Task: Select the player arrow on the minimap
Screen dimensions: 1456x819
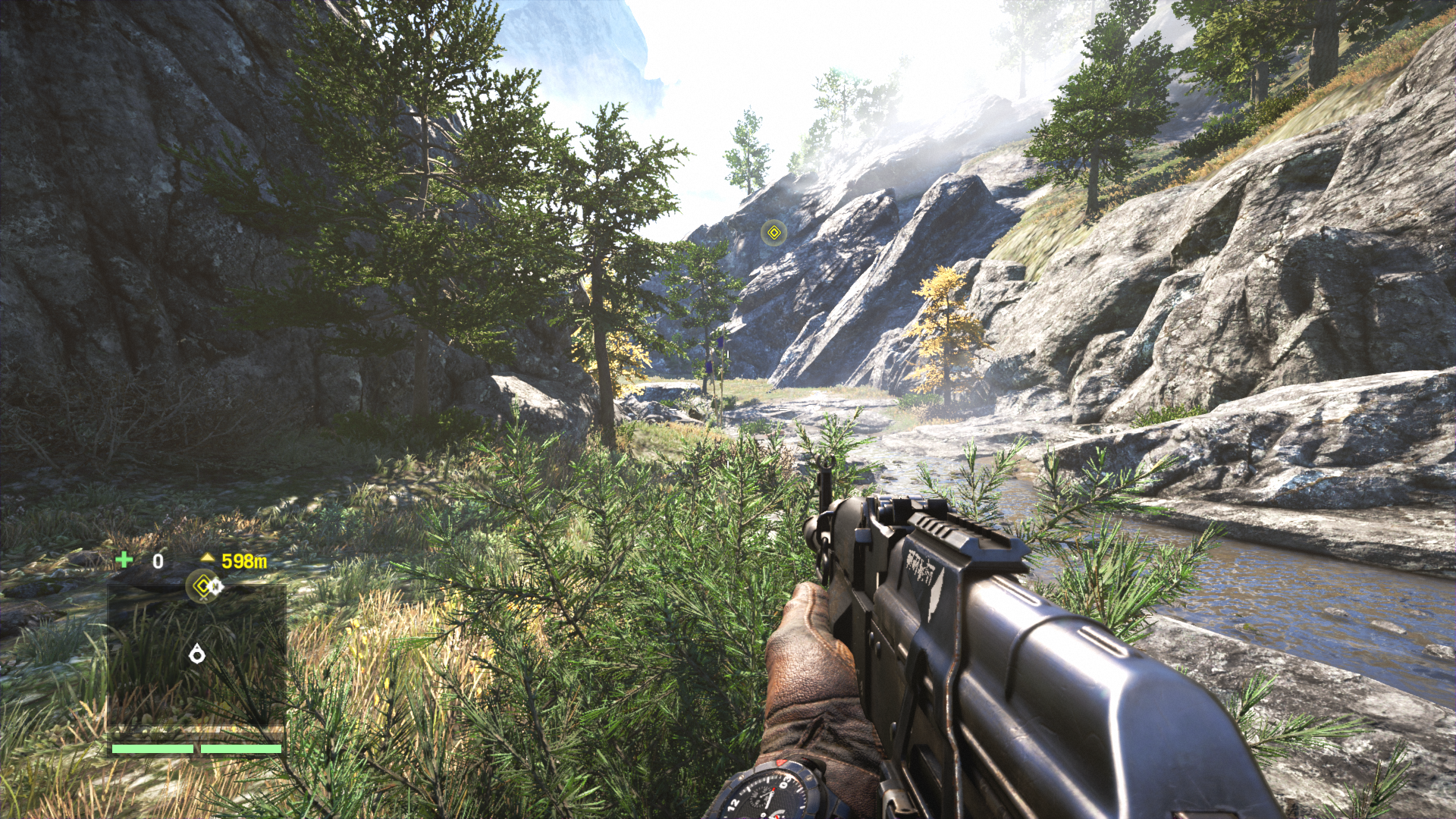Action: (197, 653)
